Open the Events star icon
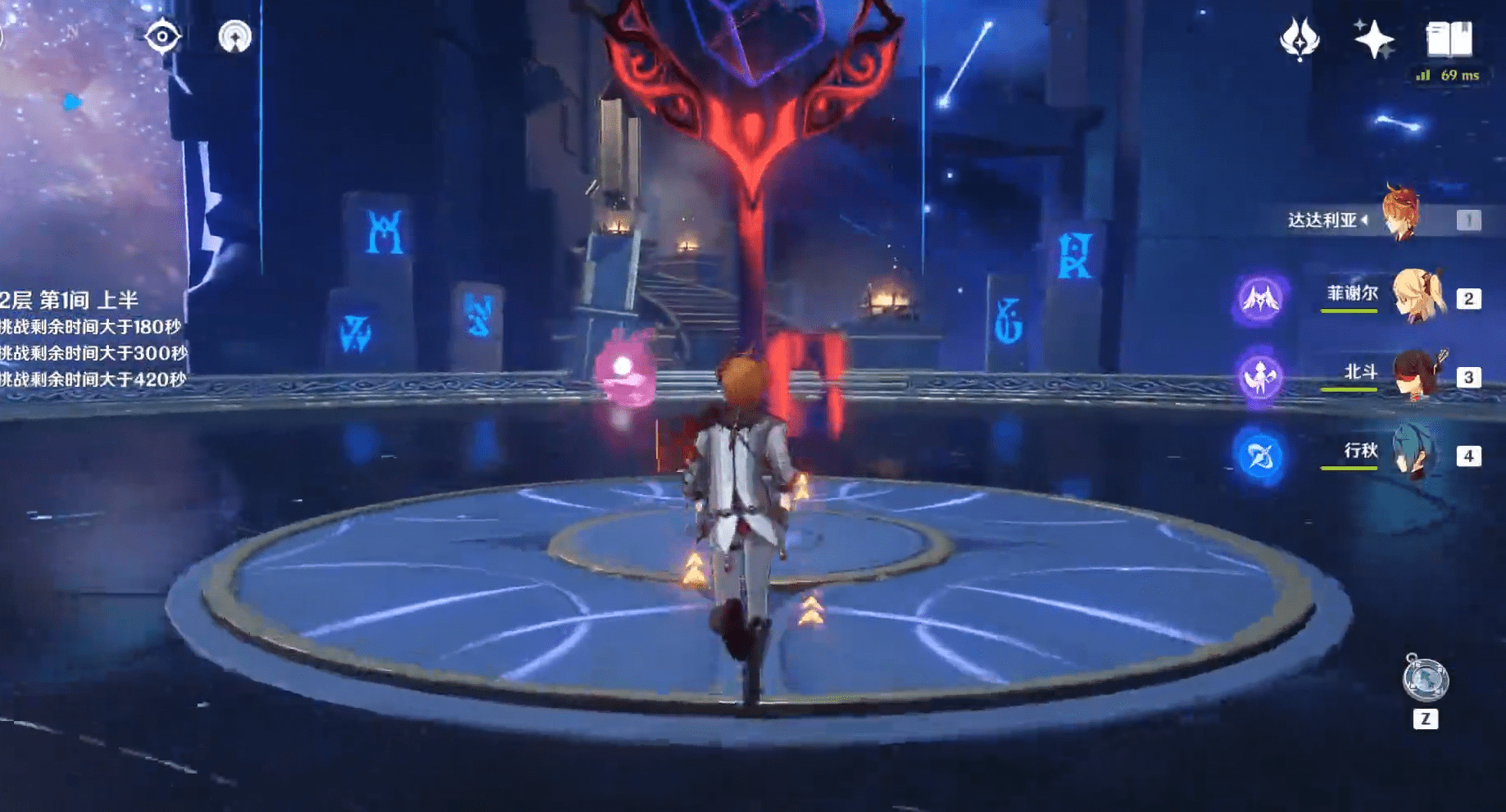Viewport: 1506px width, 812px height. pyautogui.click(x=1374, y=37)
